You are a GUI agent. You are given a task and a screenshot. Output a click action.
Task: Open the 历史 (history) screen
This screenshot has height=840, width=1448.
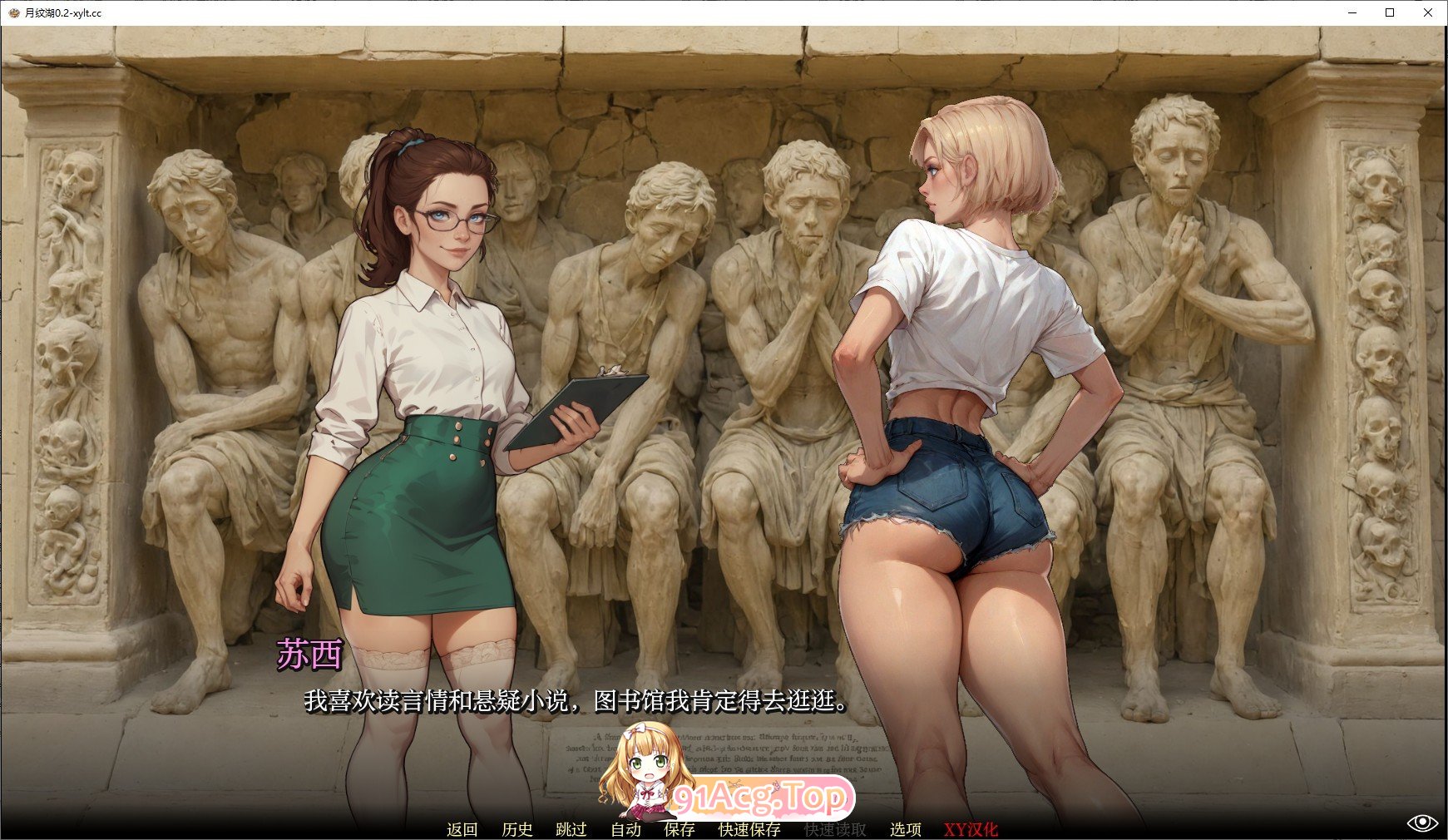click(516, 829)
